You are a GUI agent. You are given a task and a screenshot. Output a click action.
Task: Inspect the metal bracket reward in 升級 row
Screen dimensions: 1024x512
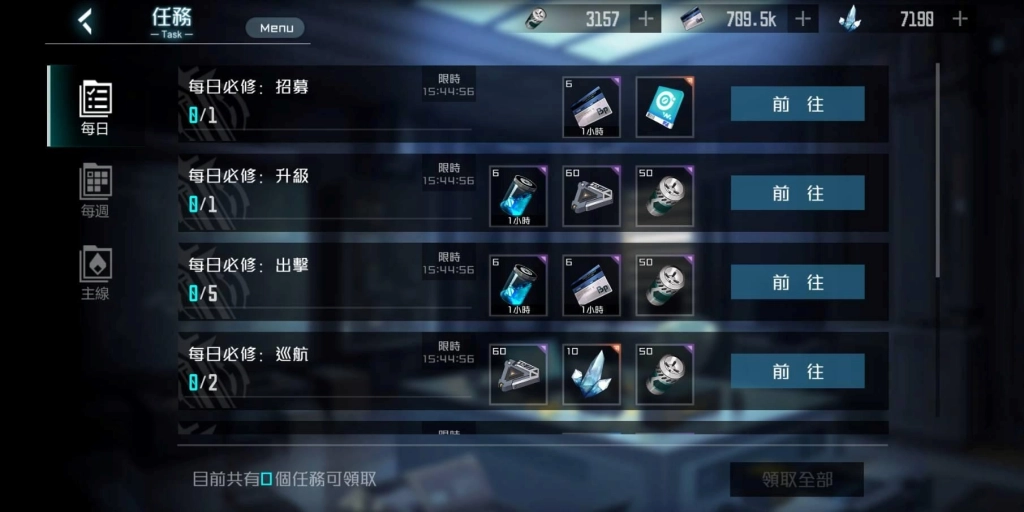(x=591, y=196)
